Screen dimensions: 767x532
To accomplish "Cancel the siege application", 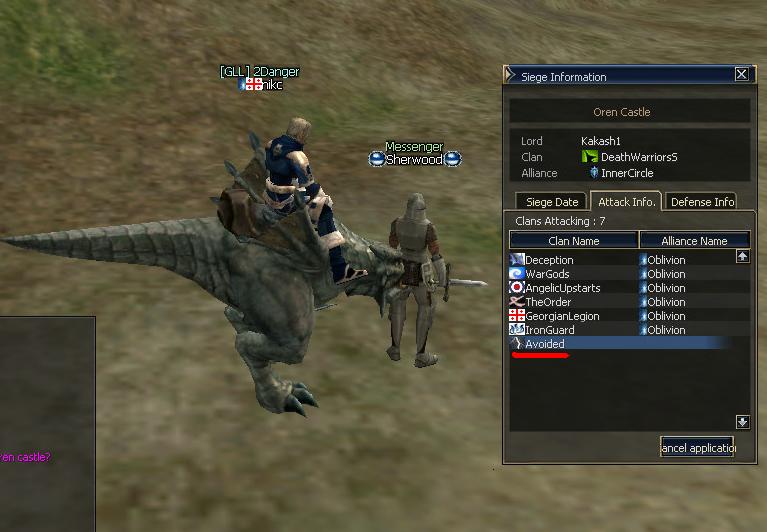I will point(697,447).
